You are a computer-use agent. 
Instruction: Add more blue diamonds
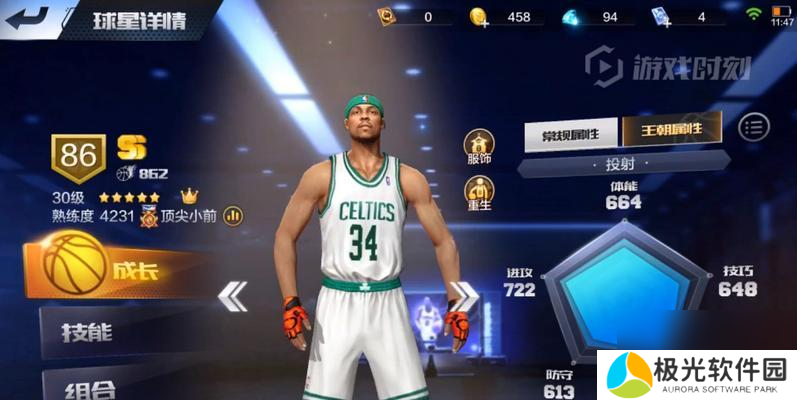[x=570, y=17]
